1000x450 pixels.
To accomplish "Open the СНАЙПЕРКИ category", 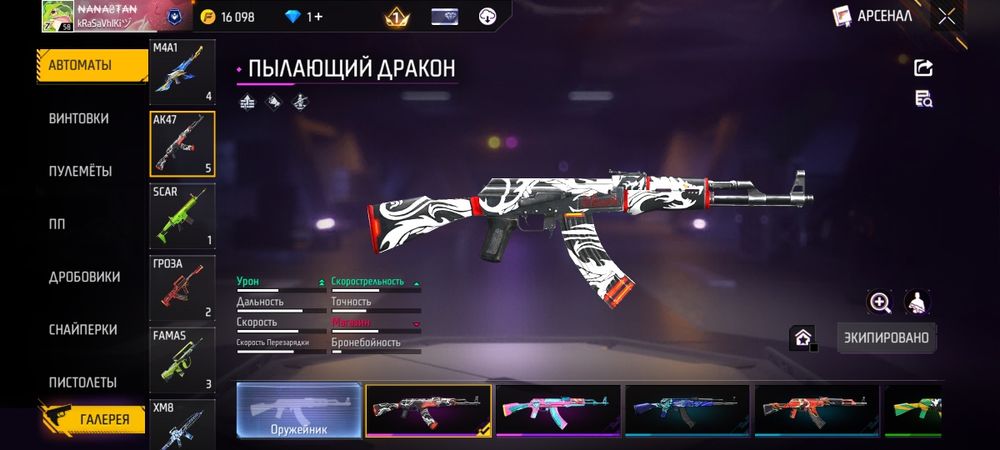I will (83, 329).
